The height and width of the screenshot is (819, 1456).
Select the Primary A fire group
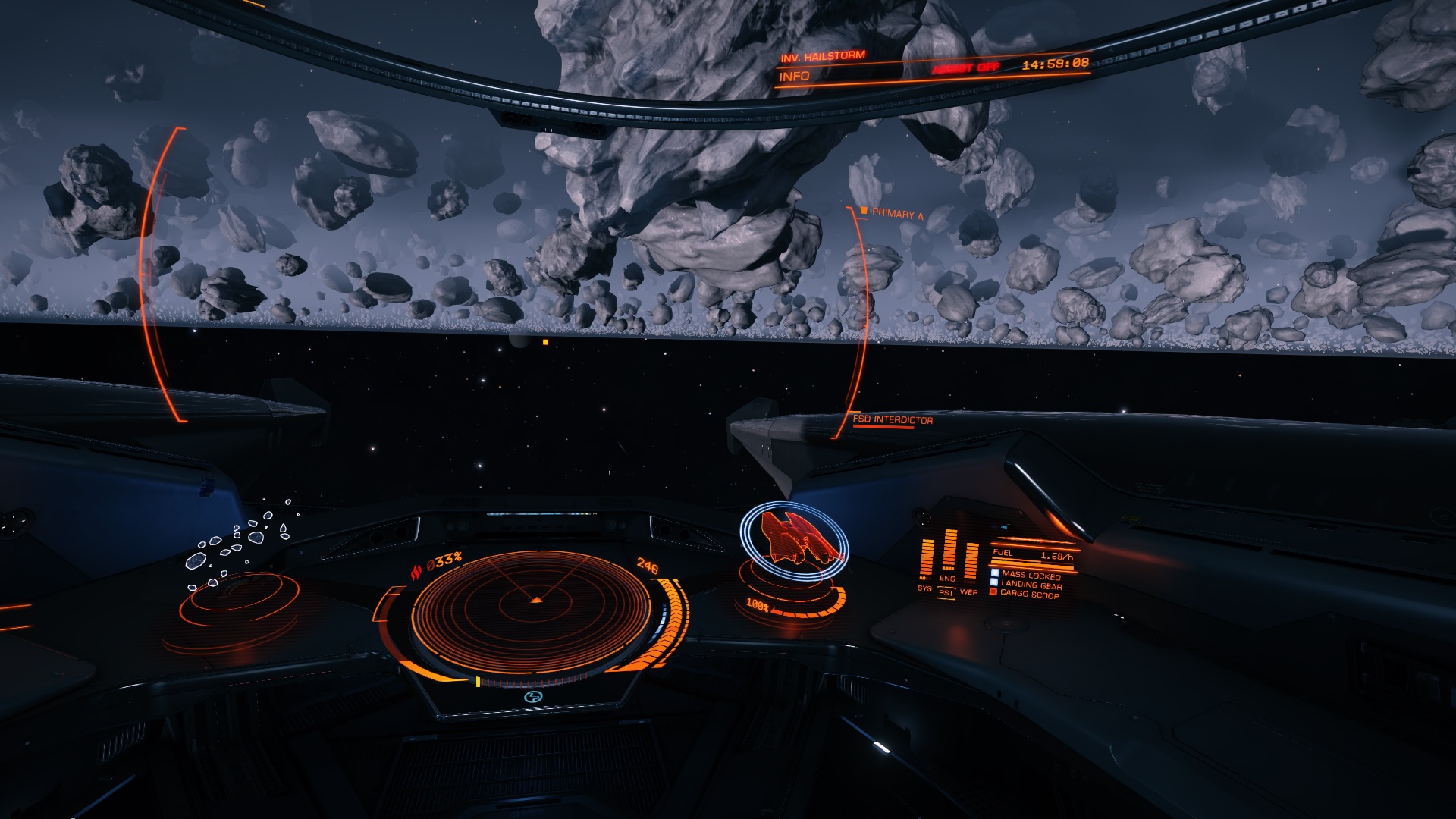pyautogui.click(x=896, y=214)
